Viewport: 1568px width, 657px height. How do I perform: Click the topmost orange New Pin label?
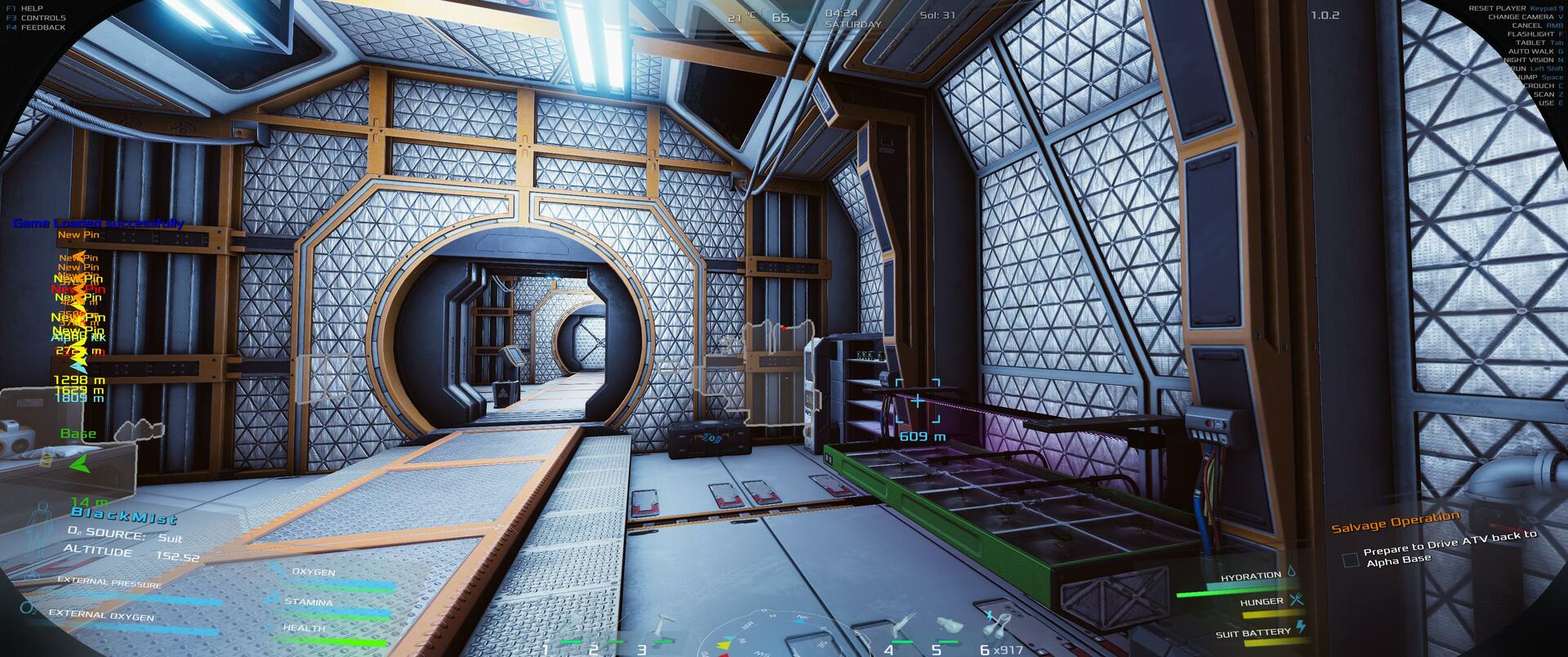[78, 235]
